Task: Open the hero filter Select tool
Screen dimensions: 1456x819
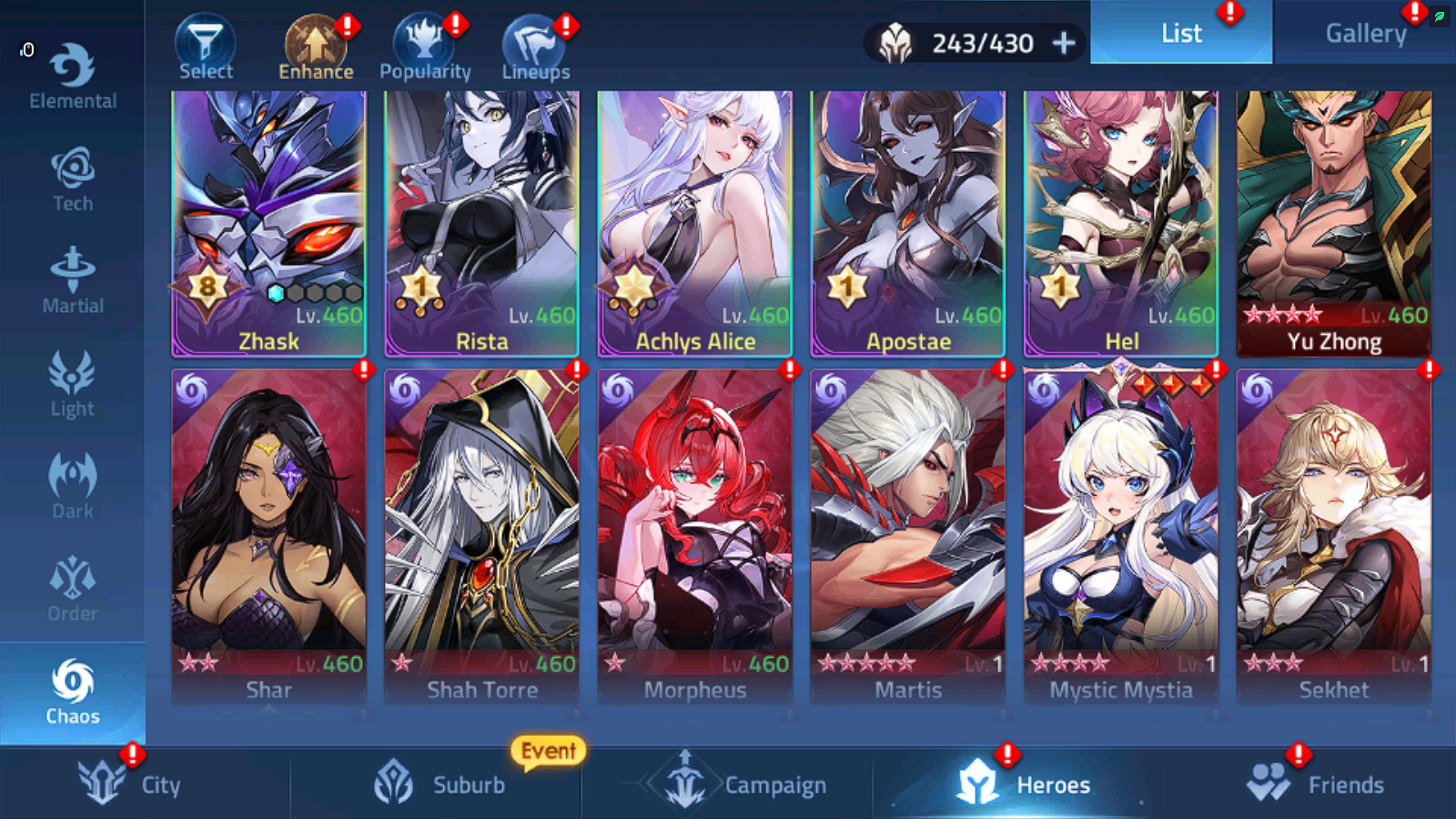Action: tap(206, 41)
